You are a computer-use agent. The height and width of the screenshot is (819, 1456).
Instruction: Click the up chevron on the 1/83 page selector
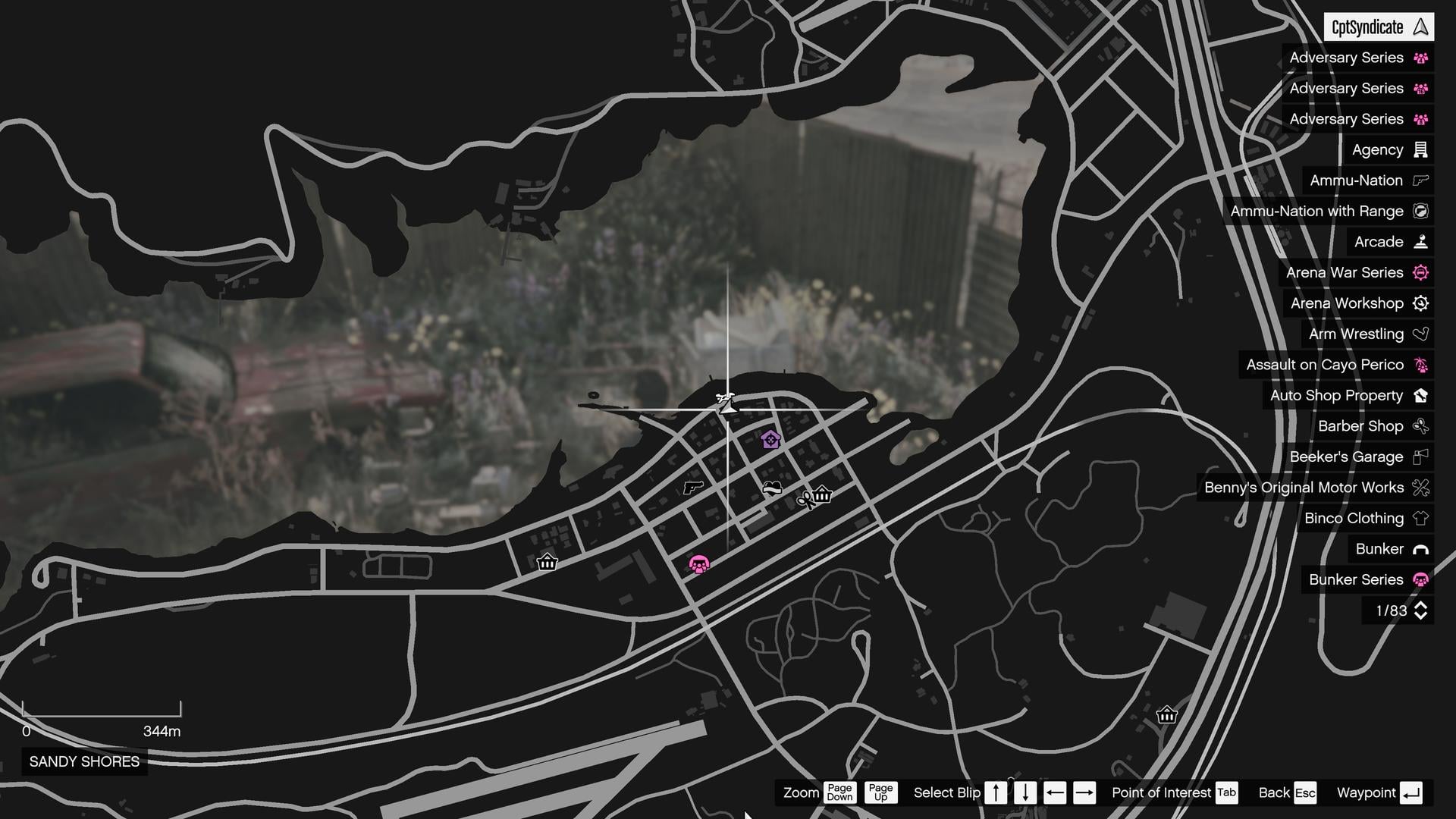[x=1420, y=605]
